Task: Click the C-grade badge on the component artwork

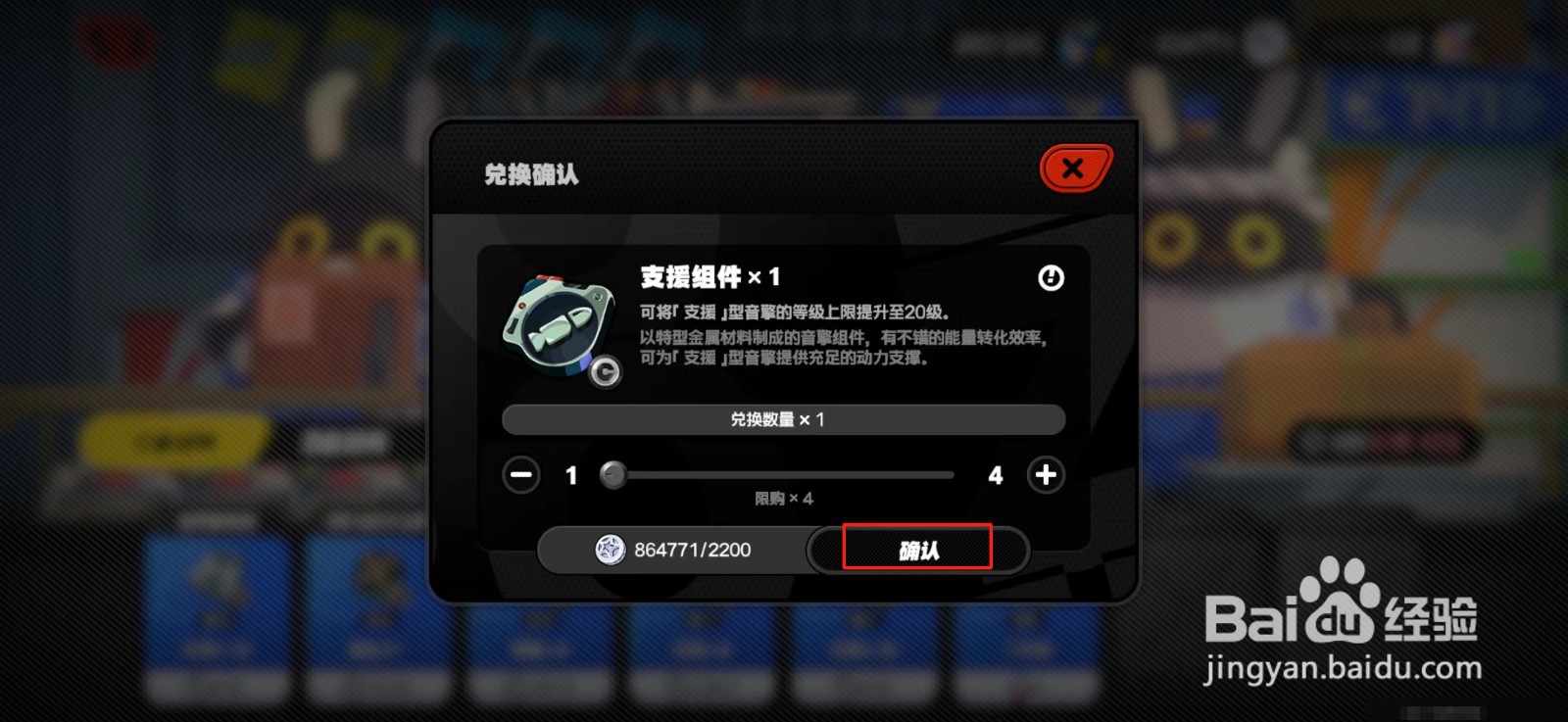Action: [605, 373]
